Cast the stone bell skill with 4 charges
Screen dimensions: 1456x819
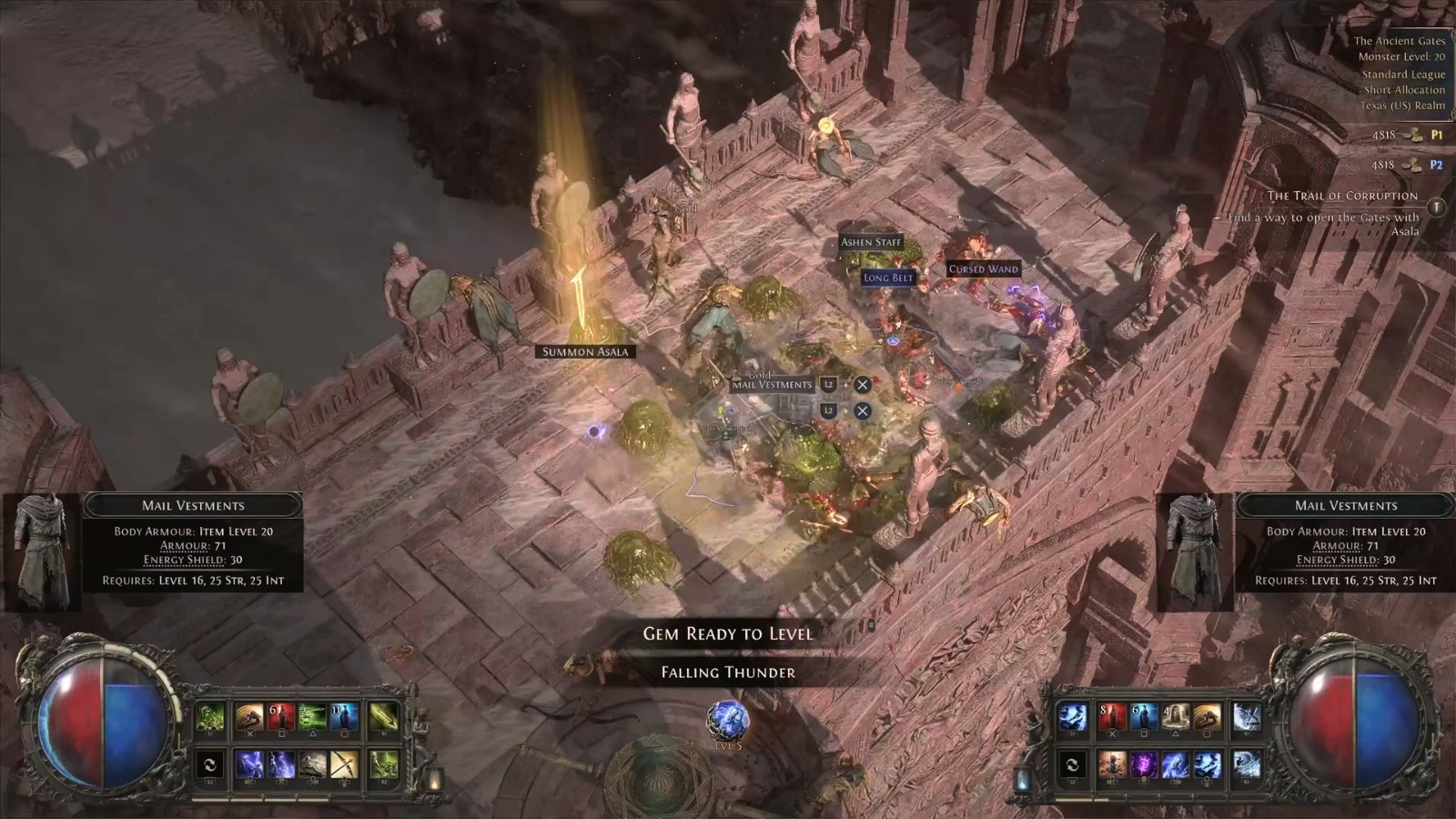(1176, 718)
